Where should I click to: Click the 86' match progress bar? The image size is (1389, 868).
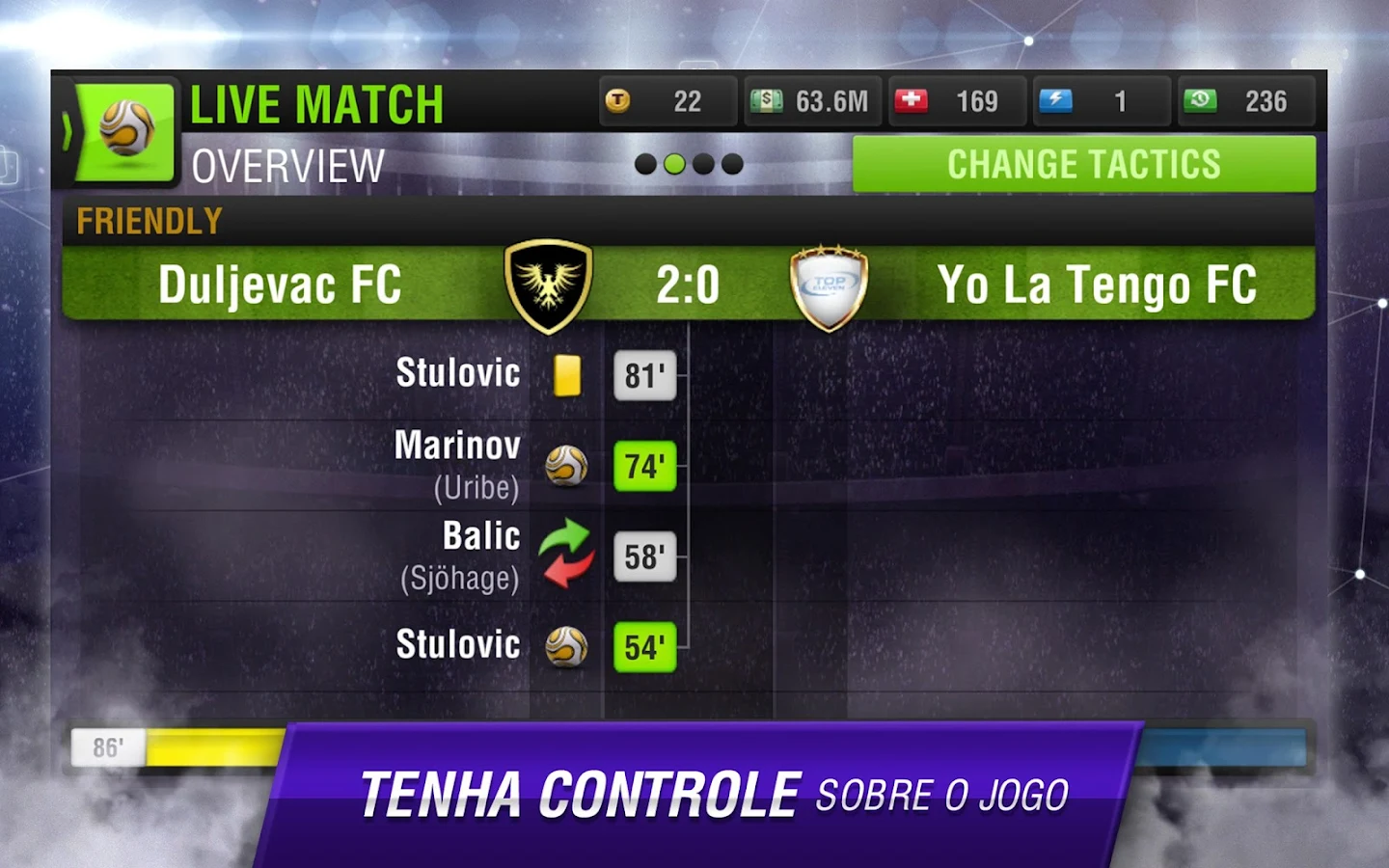pyautogui.click(x=109, y=746)
